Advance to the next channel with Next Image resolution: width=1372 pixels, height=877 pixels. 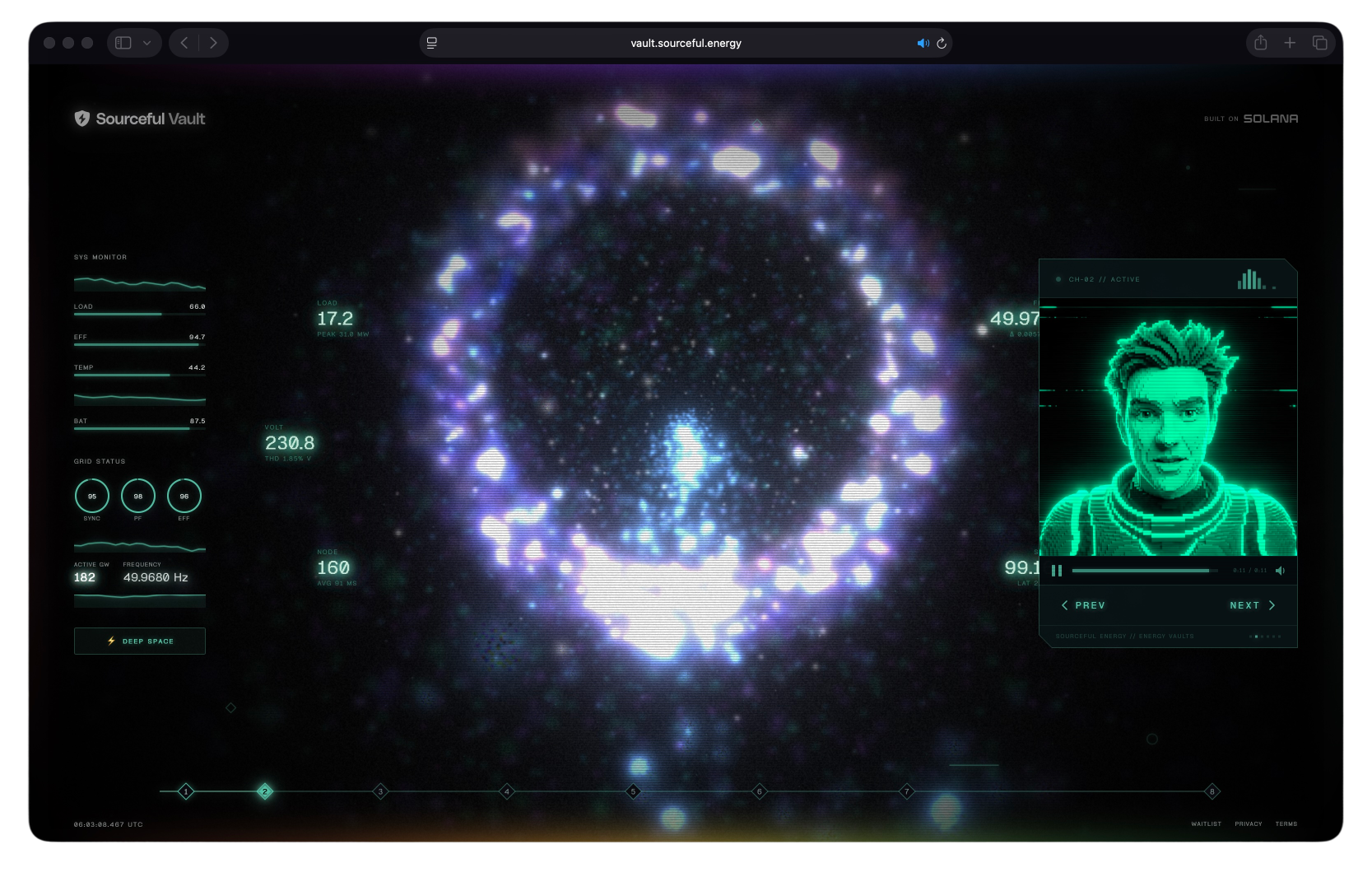(x=1252, y=605)
